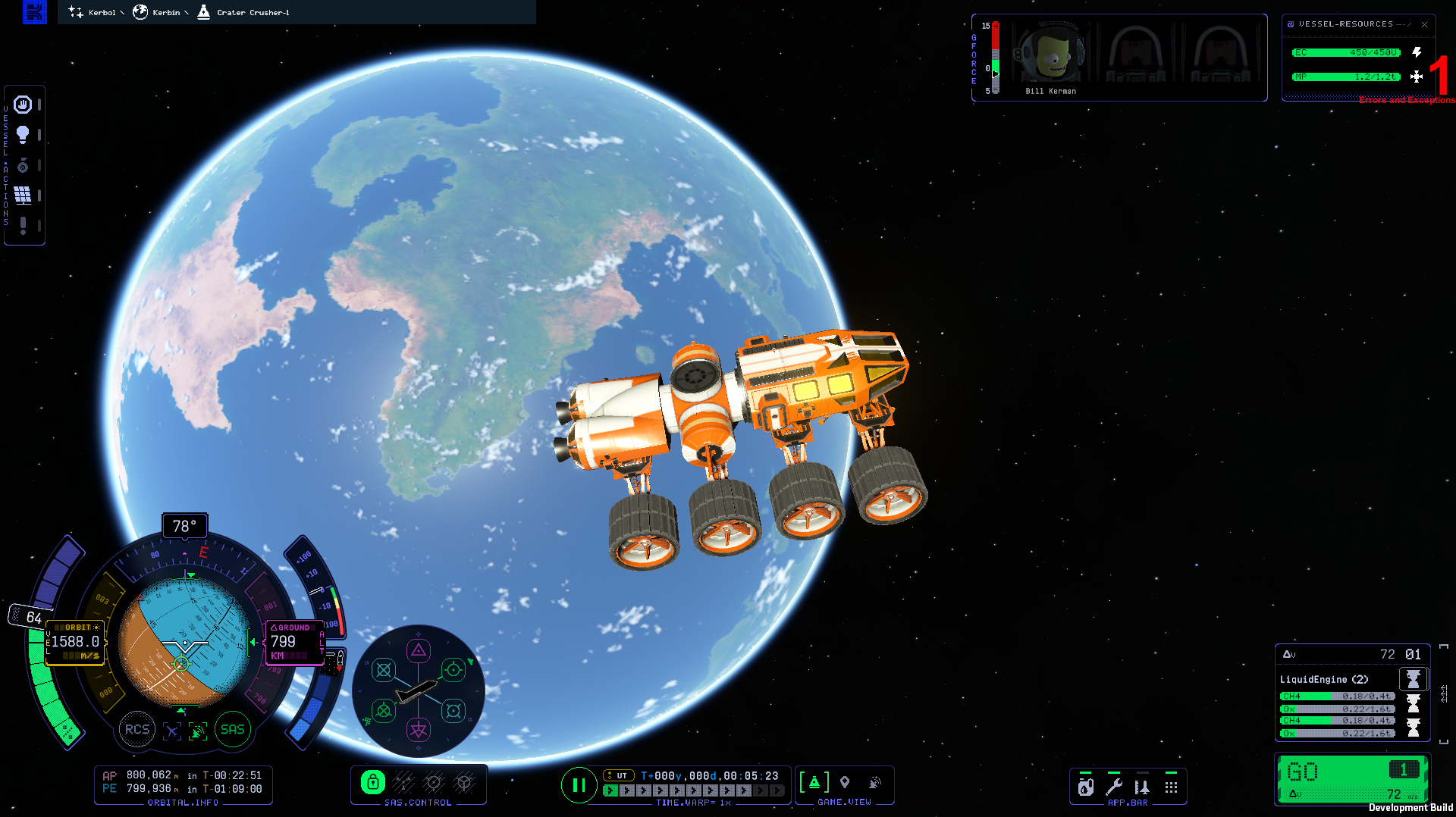Toggle the RCS button on the navball
This screenshot has height=817, width=1456.
click(x=137, y=729)
